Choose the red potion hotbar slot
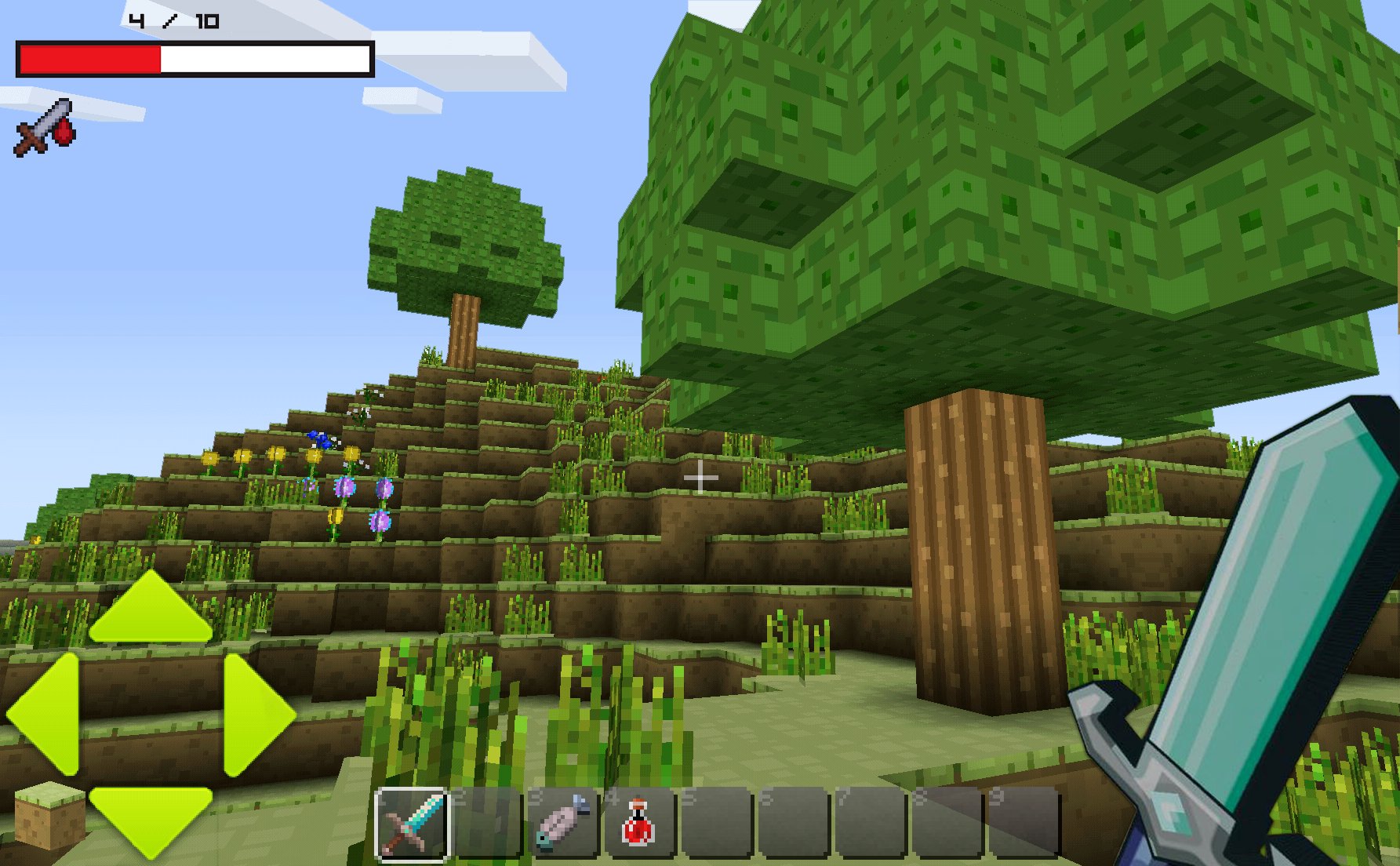The height and width of the screenshot is (866, 1400). coord(638,824)
